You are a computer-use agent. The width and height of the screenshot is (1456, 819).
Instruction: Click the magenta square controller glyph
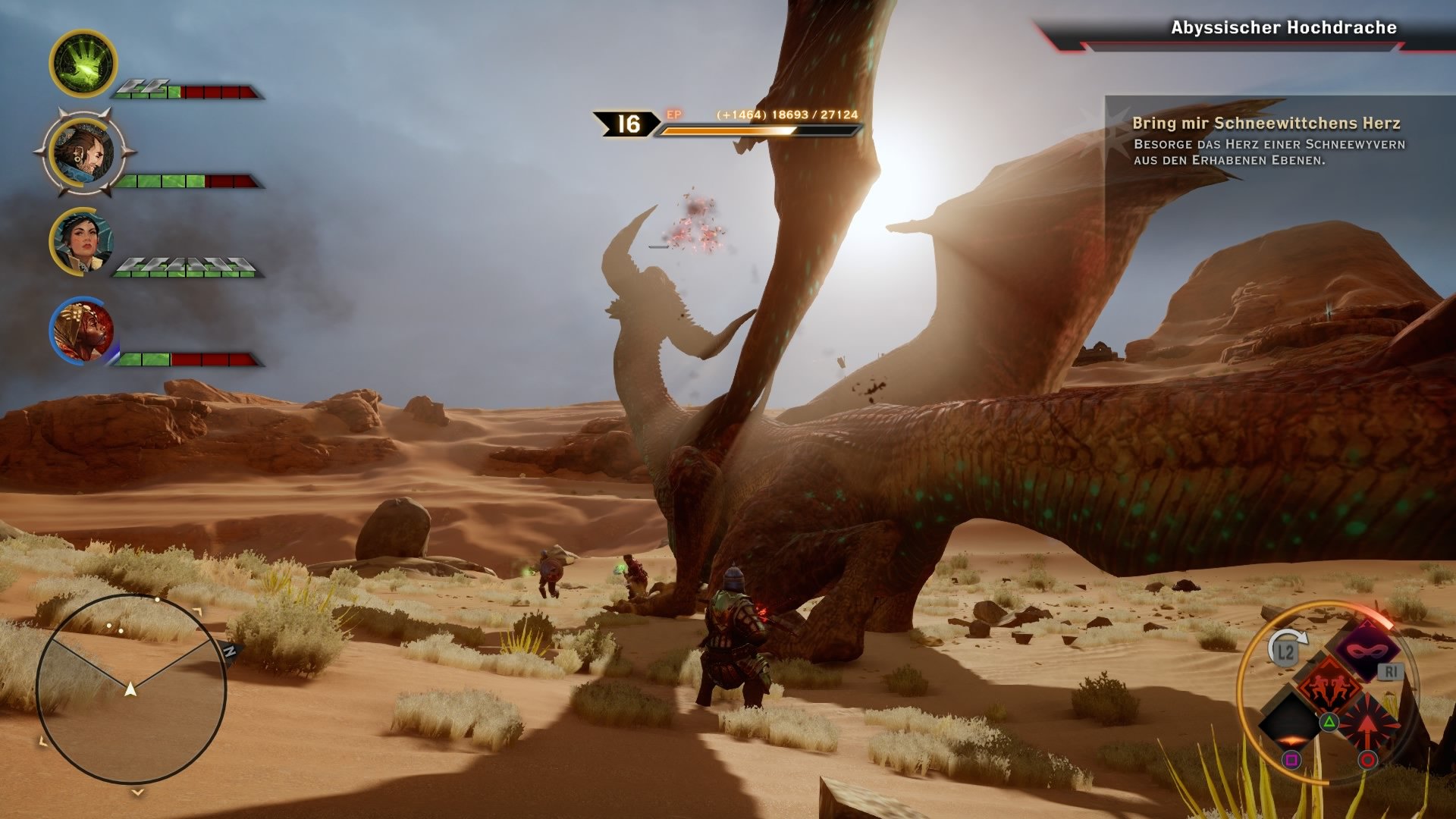tap(1291, 759)
